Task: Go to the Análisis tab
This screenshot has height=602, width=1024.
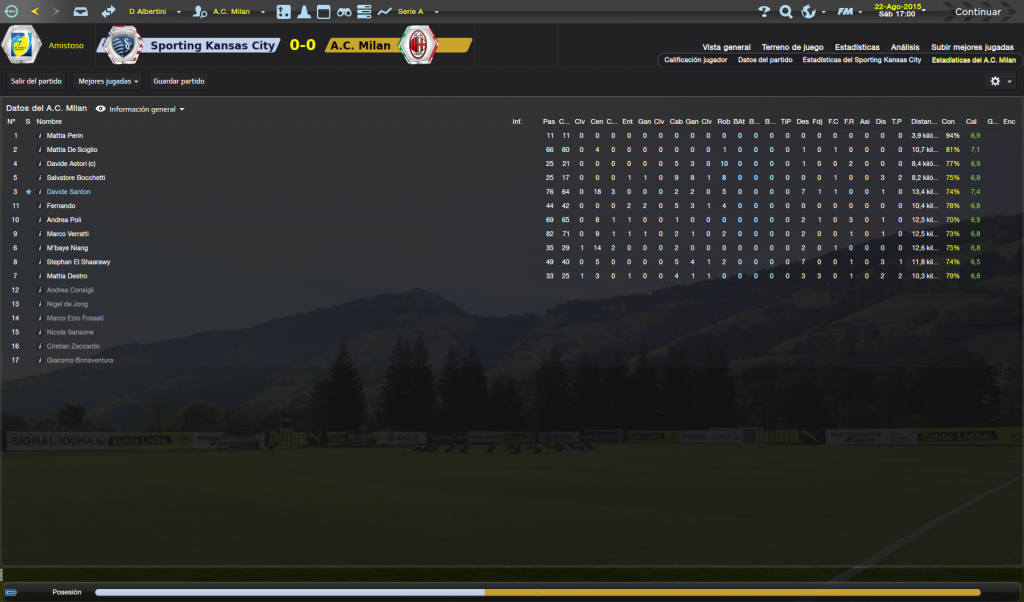Action: pyautogui.click(x=905, y=47)
